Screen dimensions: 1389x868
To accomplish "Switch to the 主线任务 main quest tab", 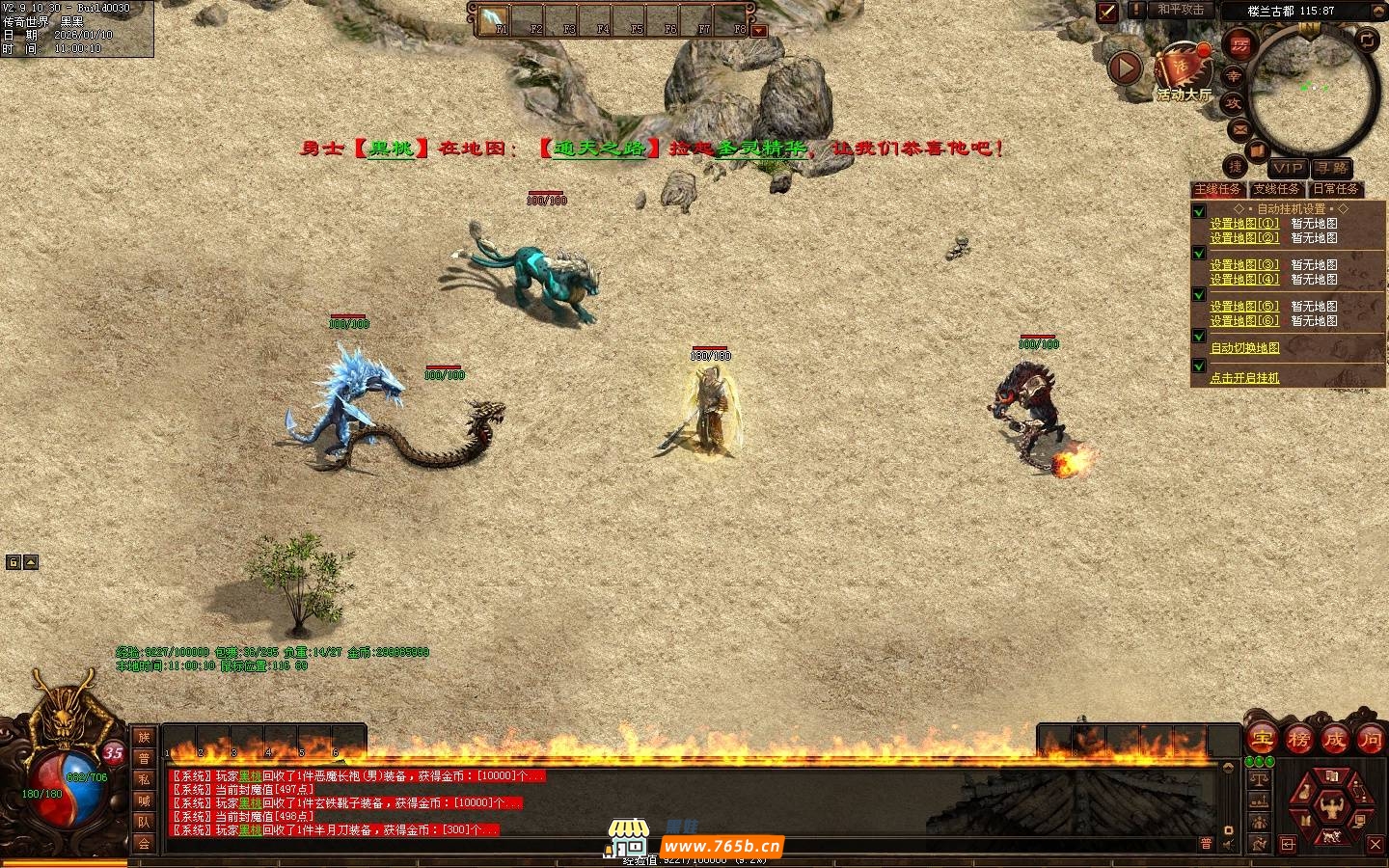I will tap(1217, 189).
